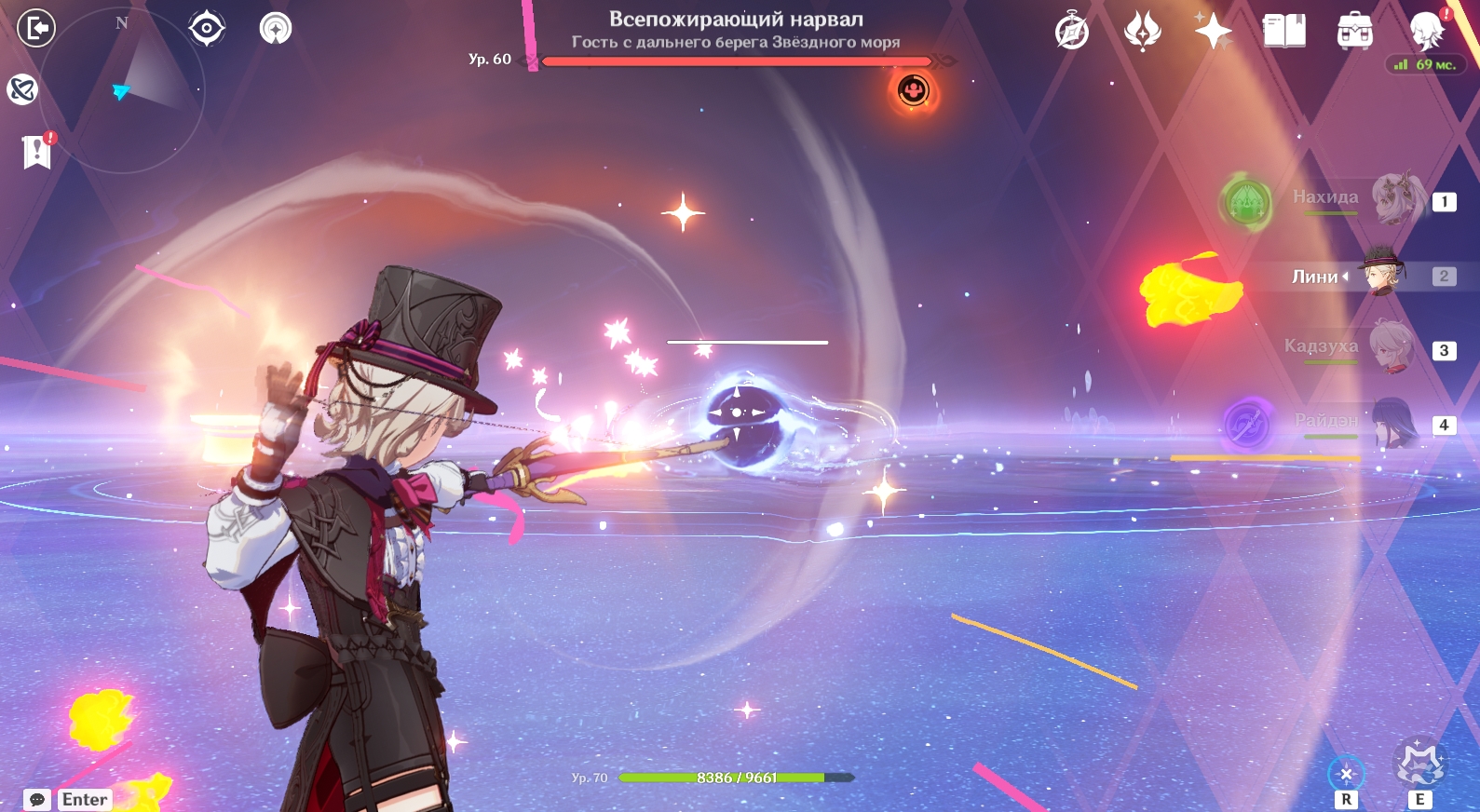
Task: Open the eye-shaped elemental sight icon
Action: [x=207, y=28]
